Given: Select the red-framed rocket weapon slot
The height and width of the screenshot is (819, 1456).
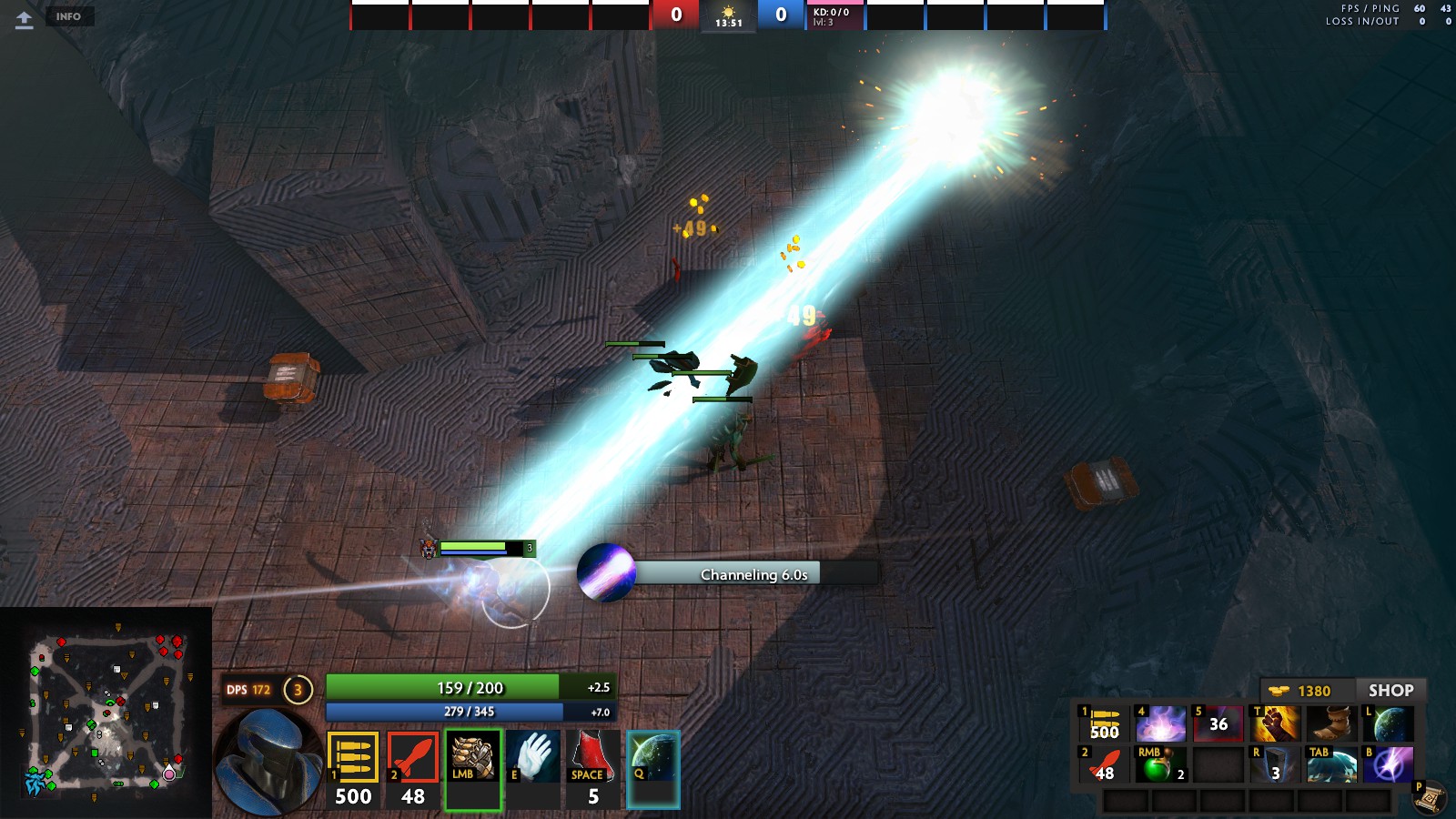Looking at the screenshot, I should (x=413, y=769).
